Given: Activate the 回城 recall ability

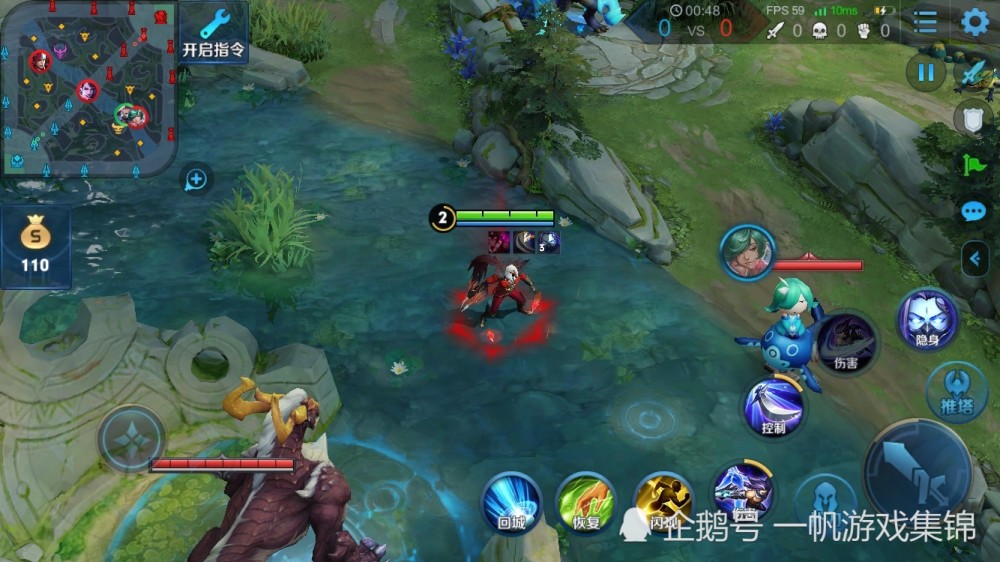Looking at the screenshot, I should coord(512,501).
